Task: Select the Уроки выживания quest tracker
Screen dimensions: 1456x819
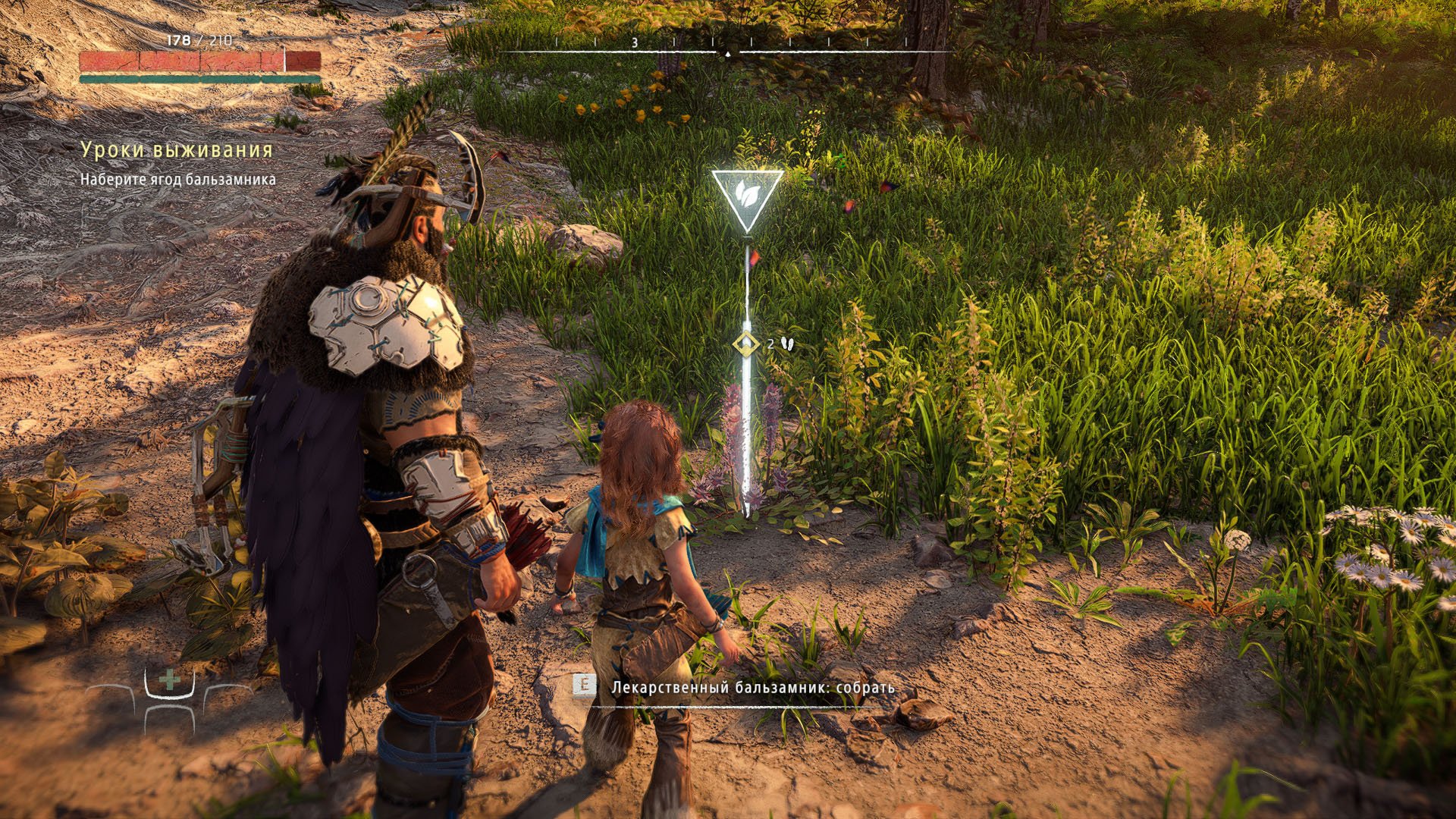Action: point(177,150)
